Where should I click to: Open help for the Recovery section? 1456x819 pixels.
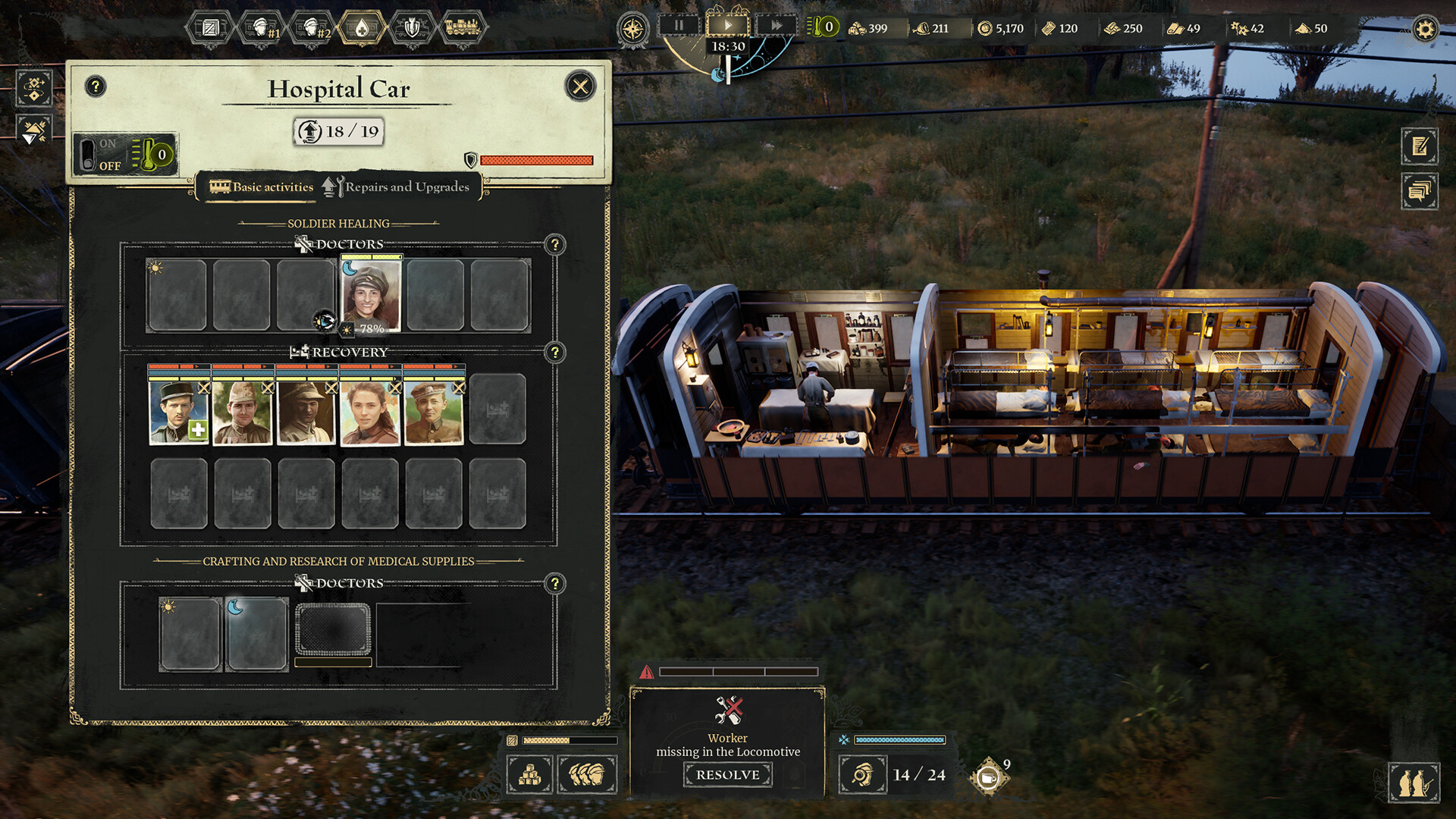coord(555,353)
